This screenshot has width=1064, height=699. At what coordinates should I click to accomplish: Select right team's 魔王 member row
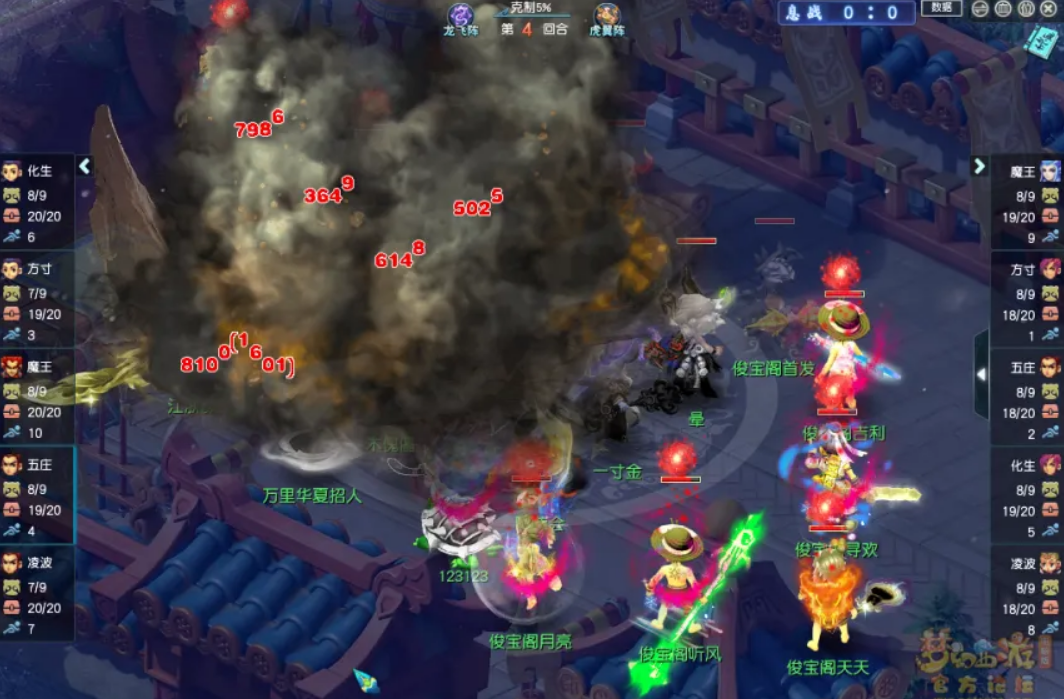point(1027,202)
